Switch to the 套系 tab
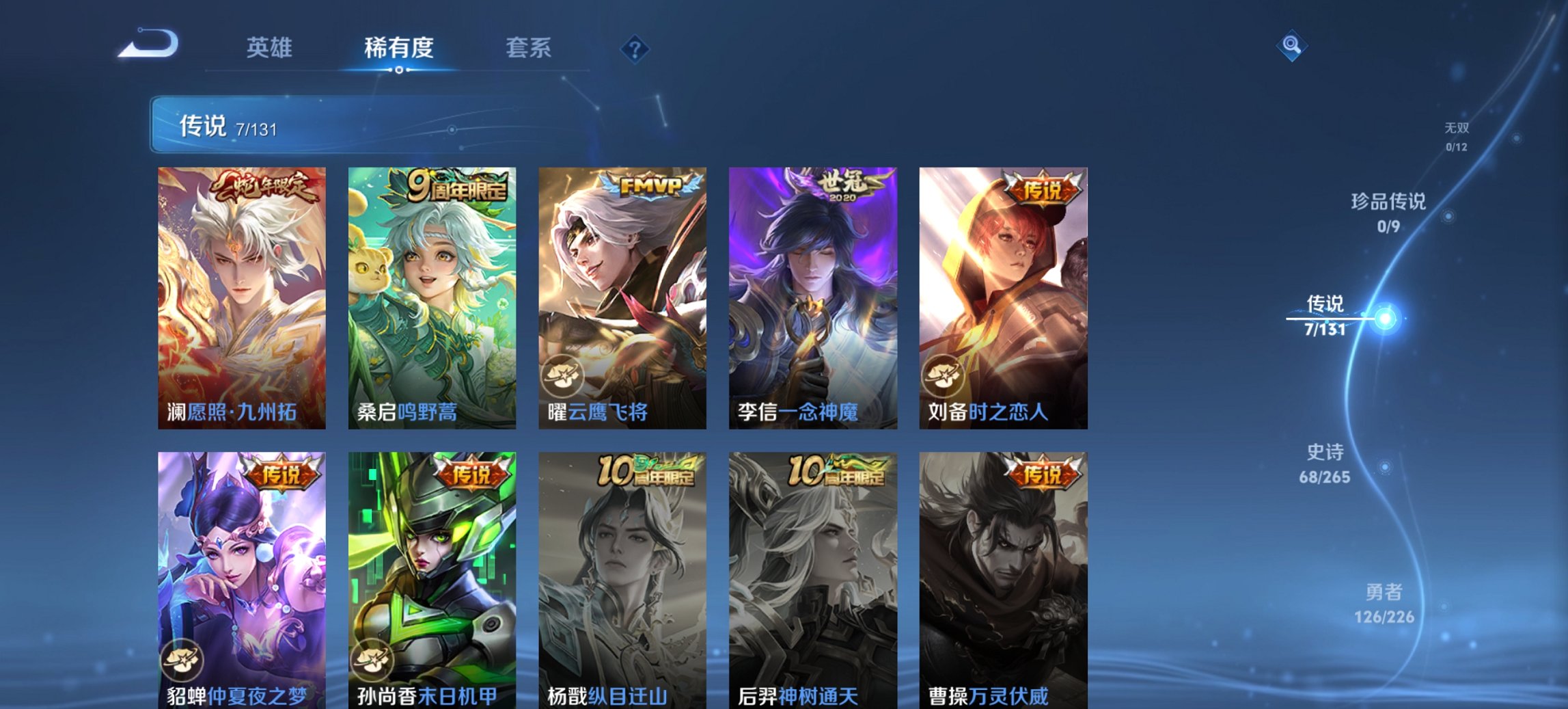Screen dimensions: 1568x709 point(529,48)
